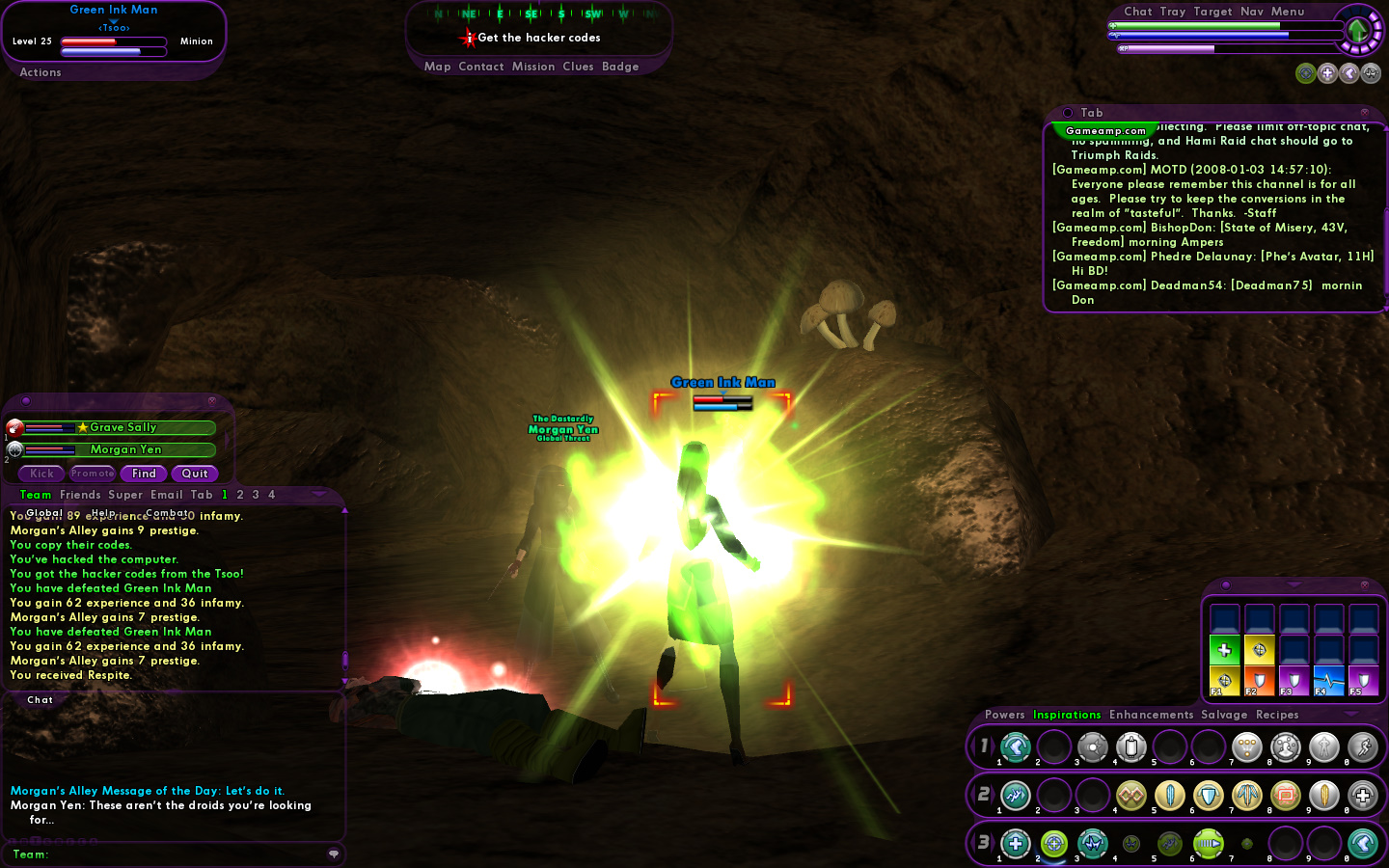Show the Mission panel
The image size is (1389, 868).
point(533,67)
